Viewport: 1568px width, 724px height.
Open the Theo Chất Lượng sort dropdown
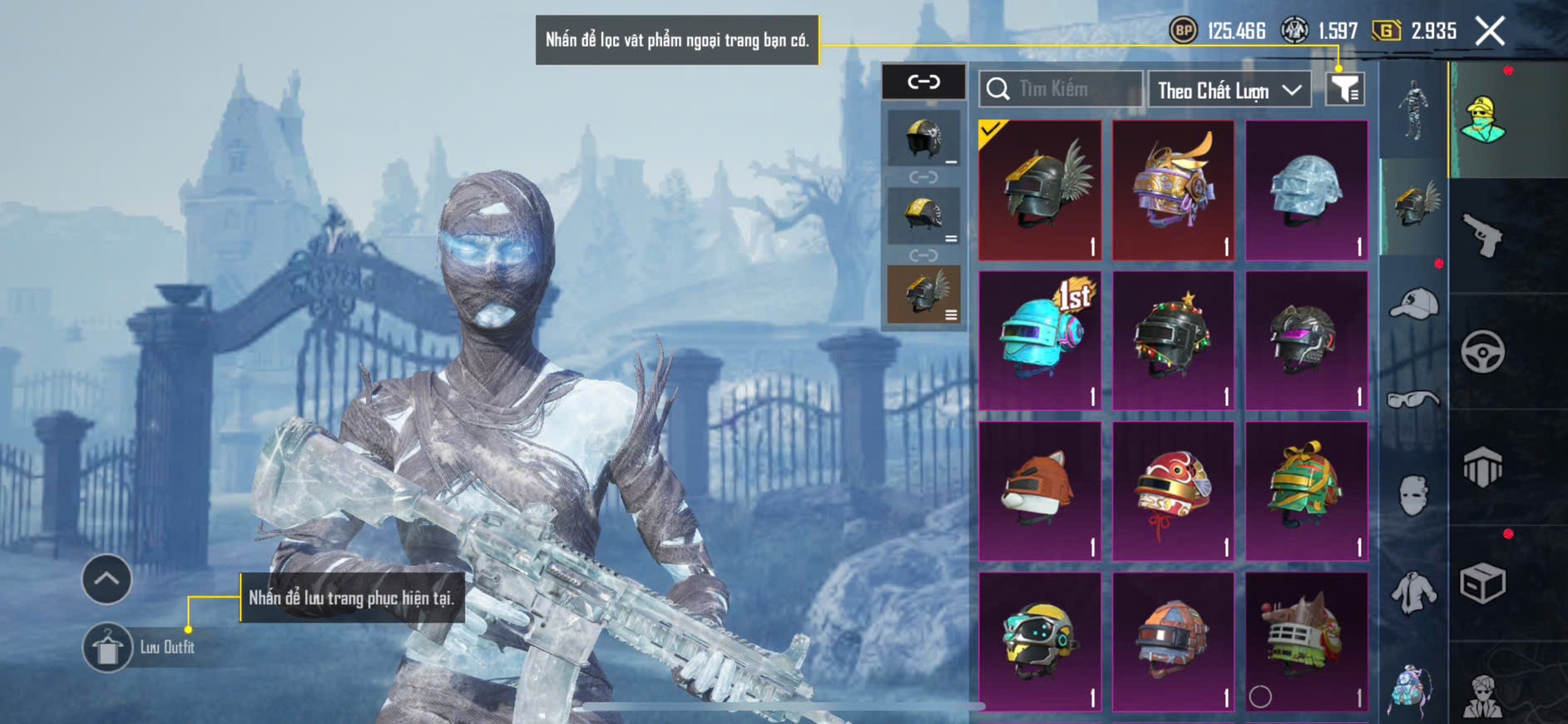pos(1228,90)
